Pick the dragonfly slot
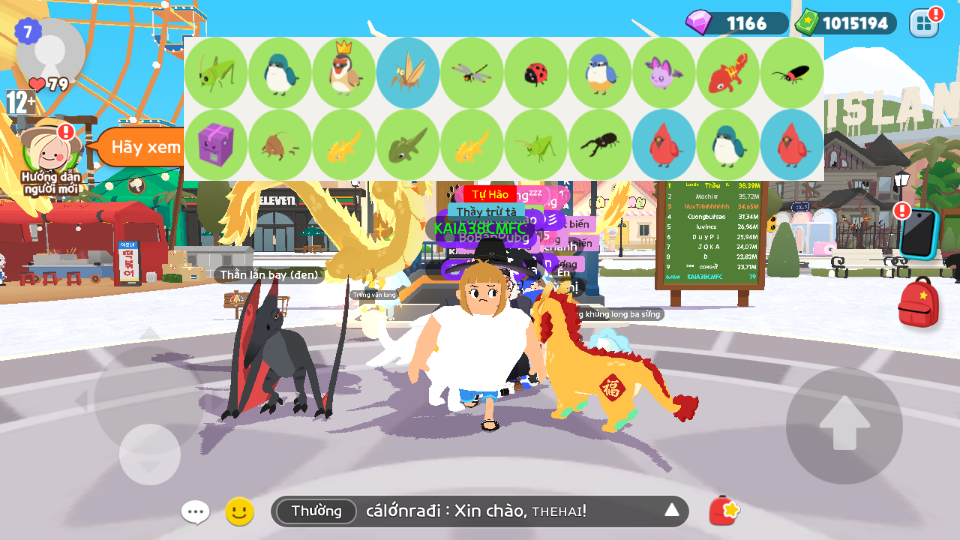The image size is (960, 540). click(472, 73)
